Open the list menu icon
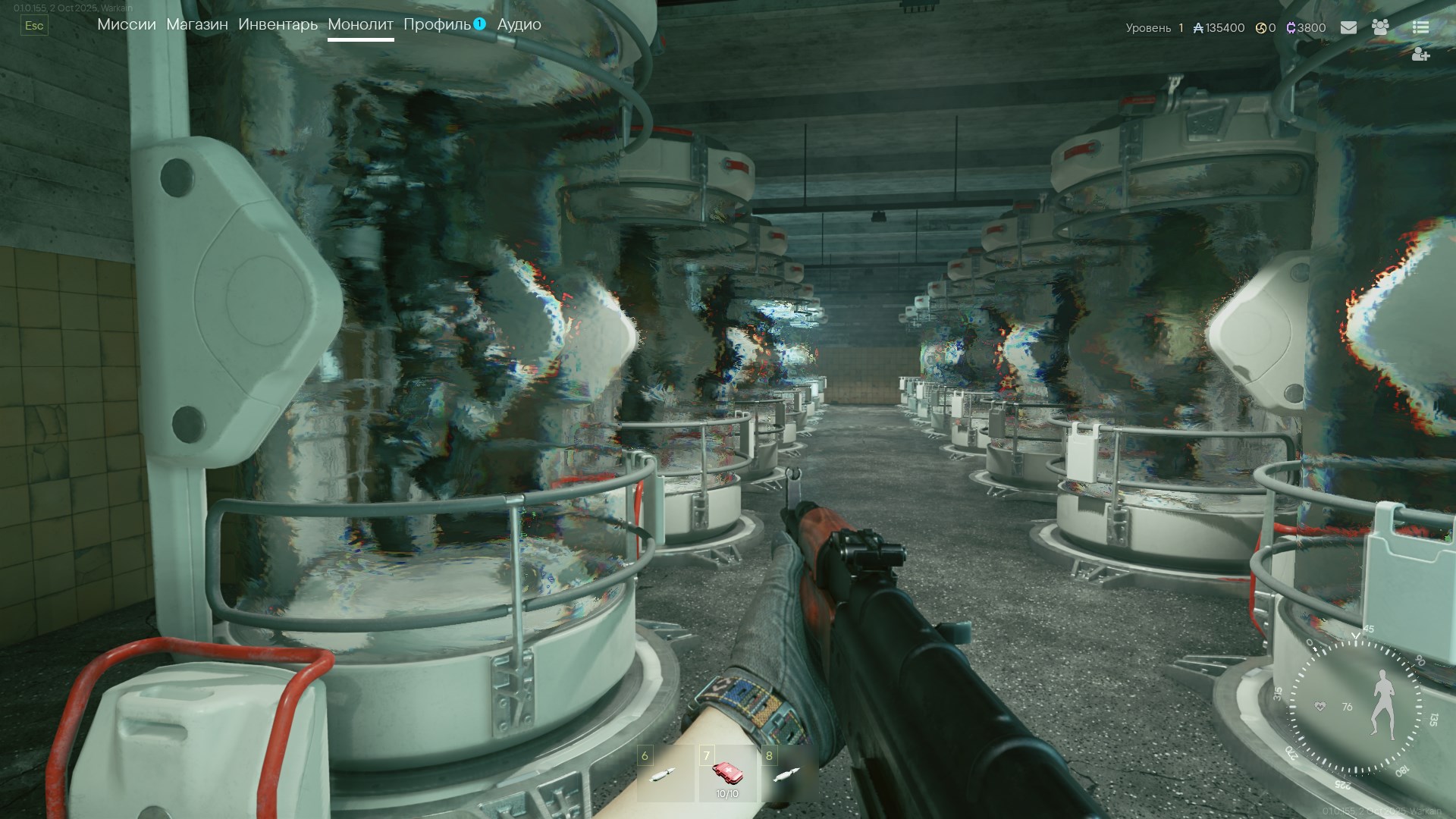 click(x=1420, y=27)
